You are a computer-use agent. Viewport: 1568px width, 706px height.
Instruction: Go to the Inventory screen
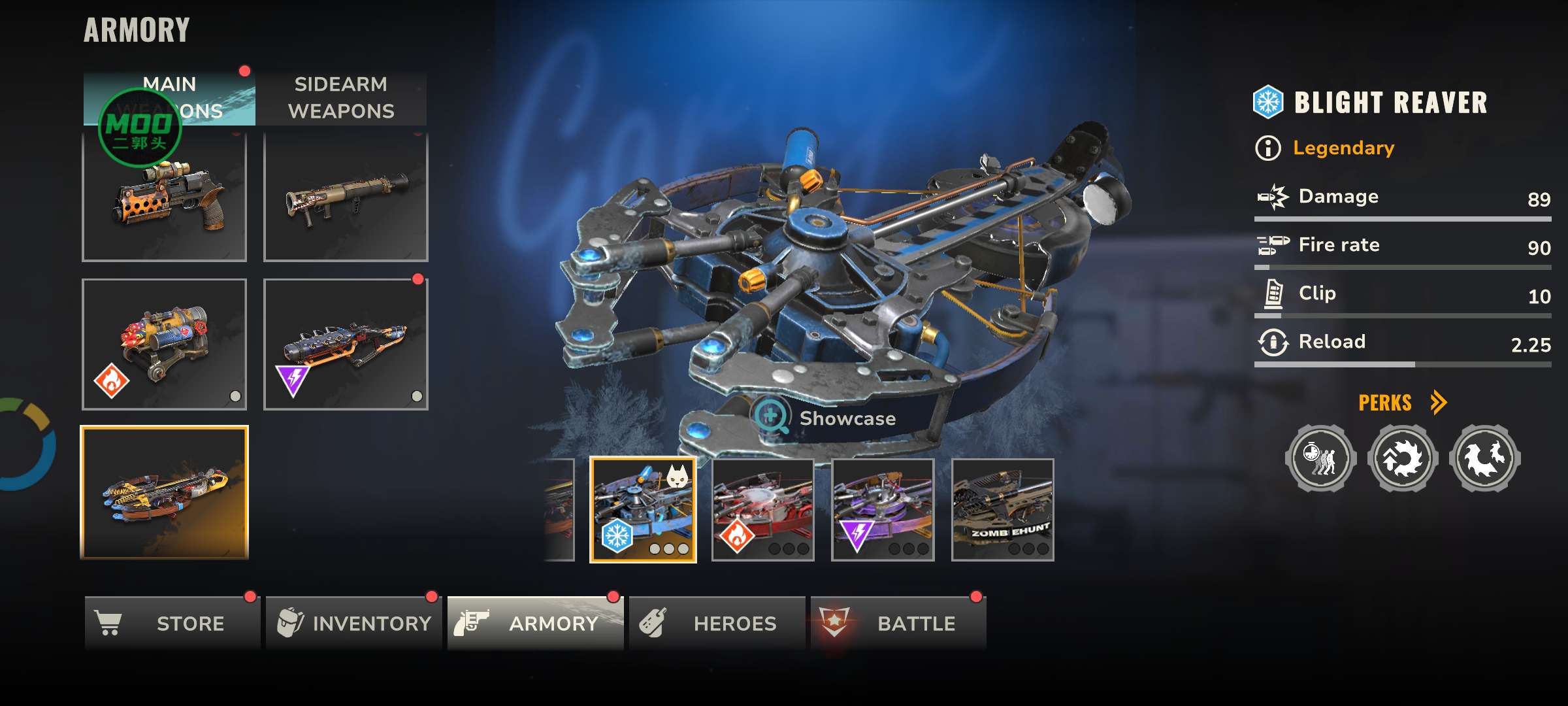click(353, 623)
